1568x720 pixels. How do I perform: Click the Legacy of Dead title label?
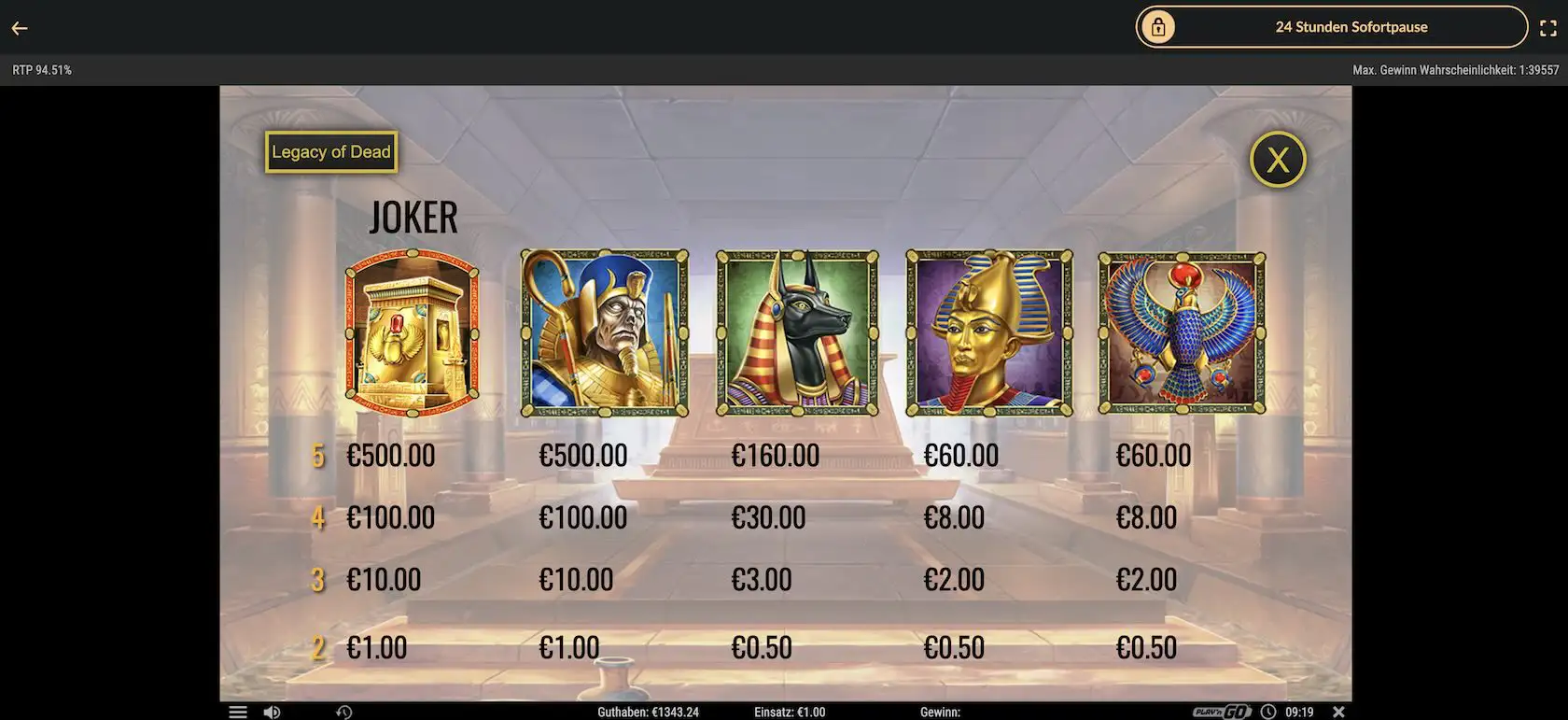[331, 152]
